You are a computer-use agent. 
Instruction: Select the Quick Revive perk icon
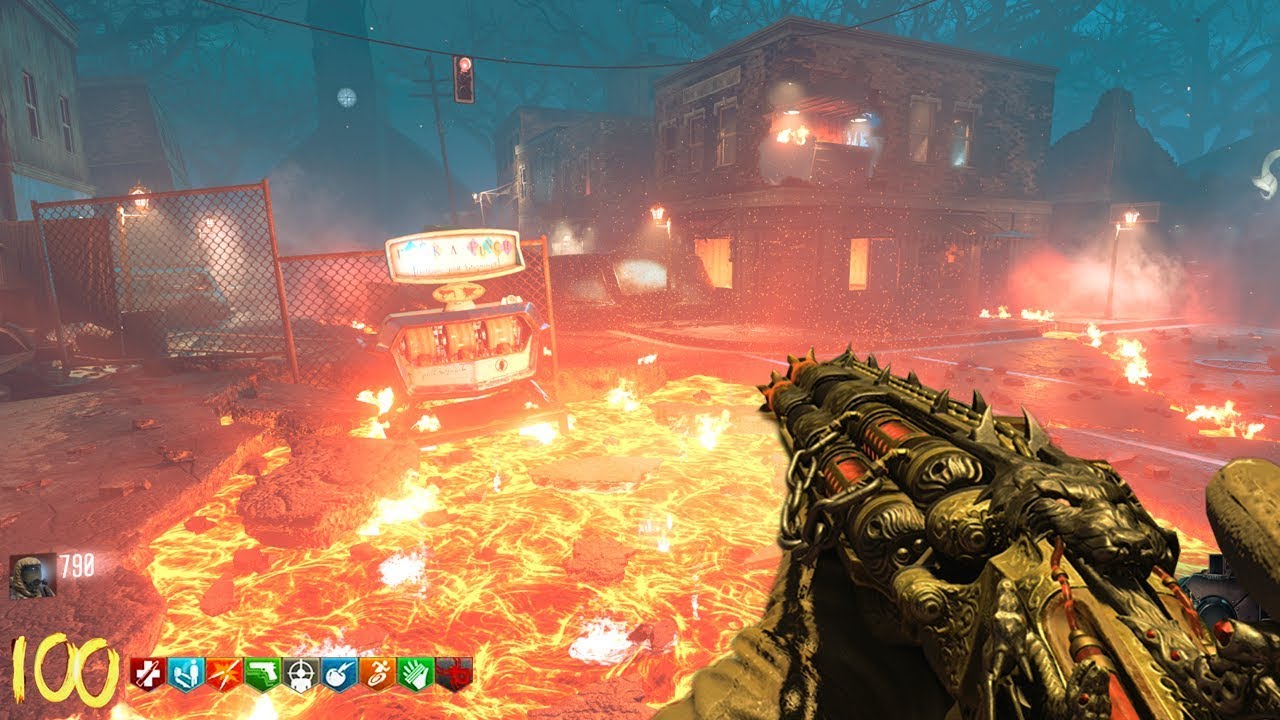[184, 673]
